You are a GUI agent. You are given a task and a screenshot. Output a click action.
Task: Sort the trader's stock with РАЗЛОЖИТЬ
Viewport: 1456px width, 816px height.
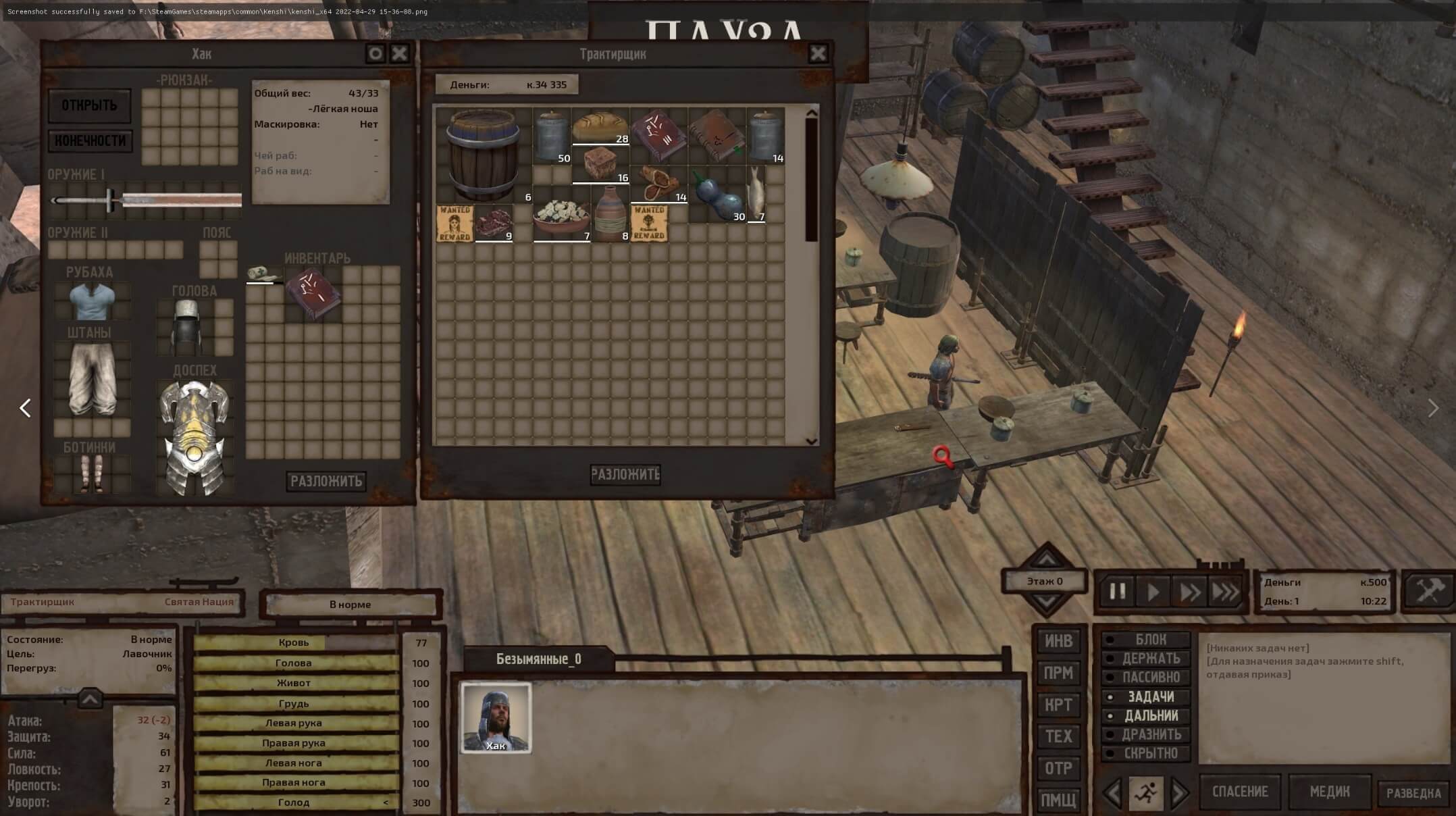point(625,474)
